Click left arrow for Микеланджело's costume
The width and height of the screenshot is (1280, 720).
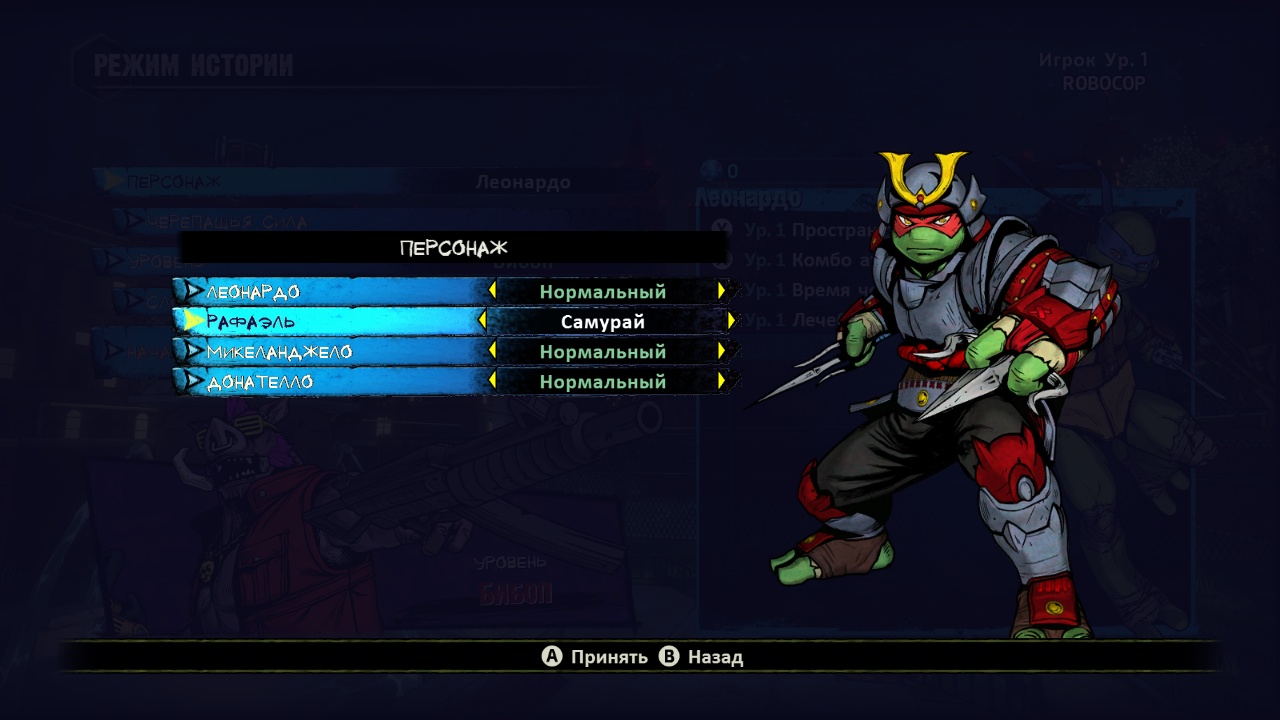(x=492, y=351)
